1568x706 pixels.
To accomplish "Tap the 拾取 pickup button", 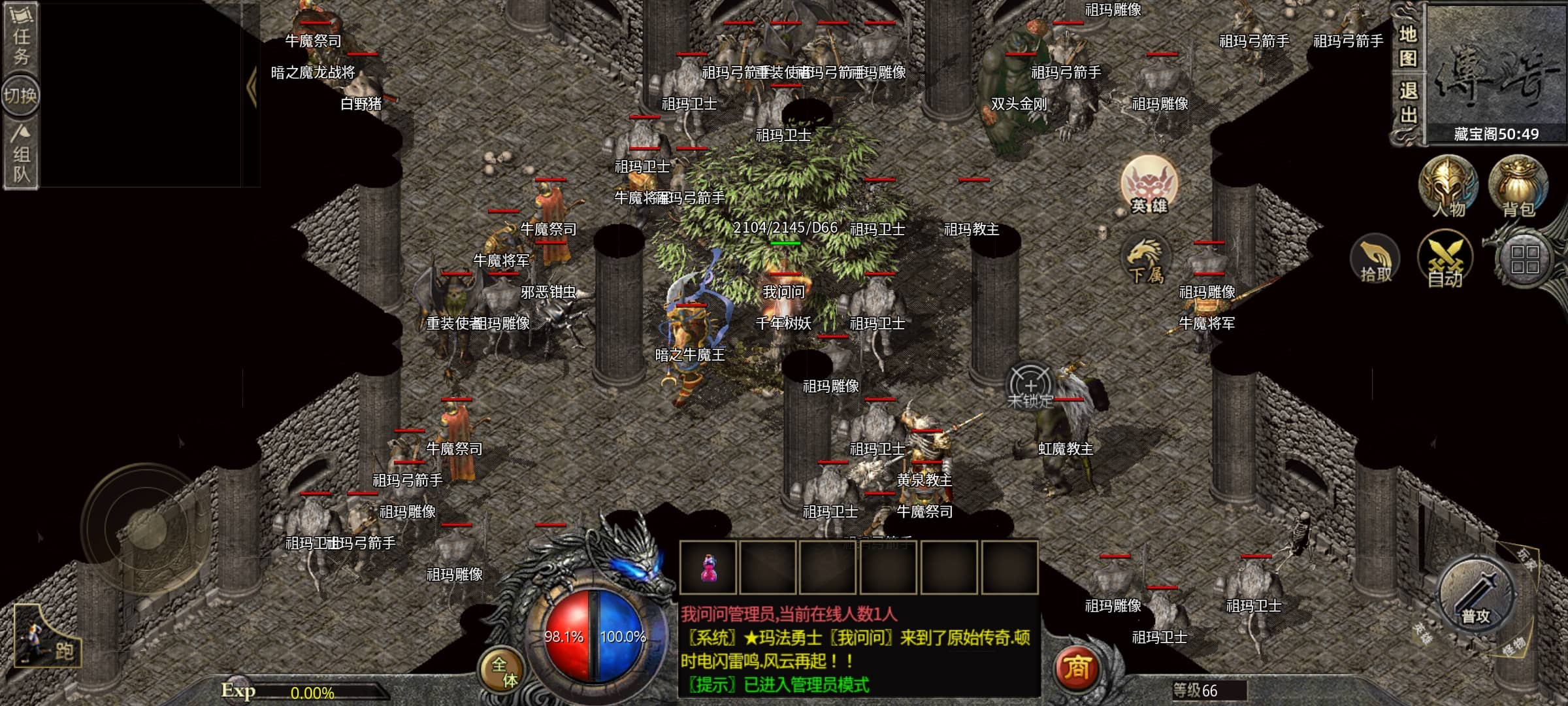I will tap(1375, 261).
